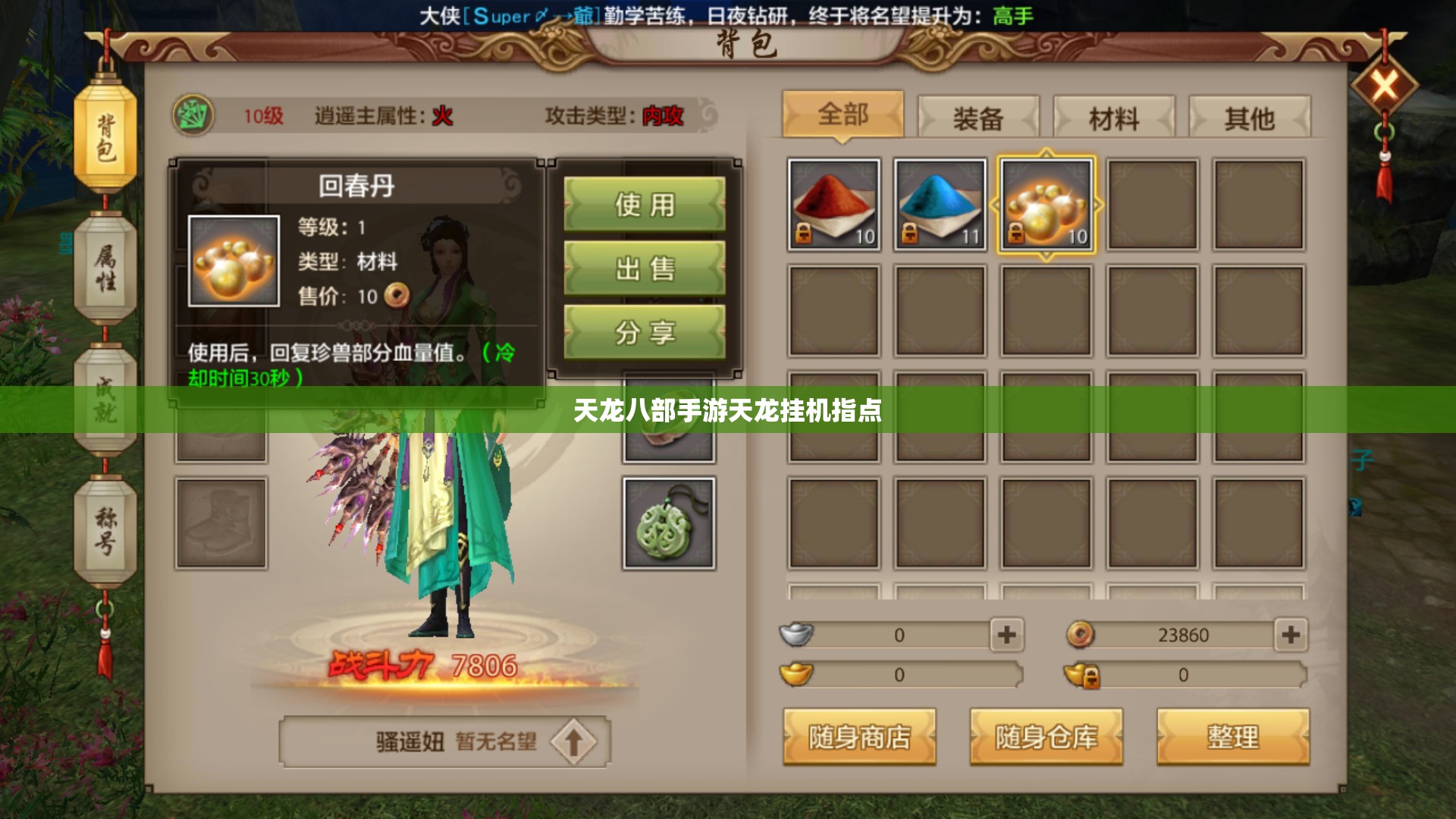
Task: Switch to the 材料 tab
Action: [x=1112, y=118]
